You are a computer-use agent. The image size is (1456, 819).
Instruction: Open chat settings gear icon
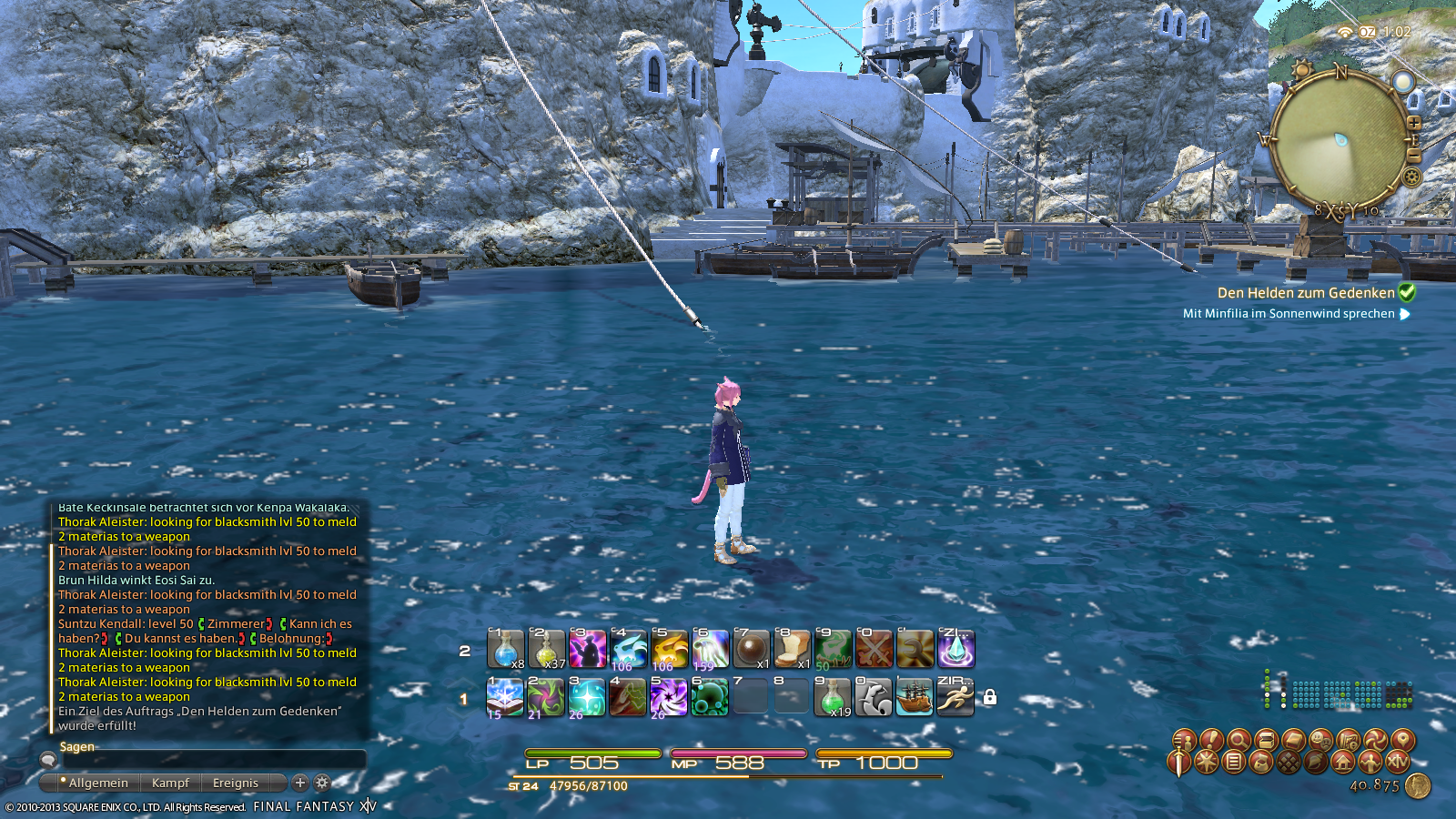(322, 783)
